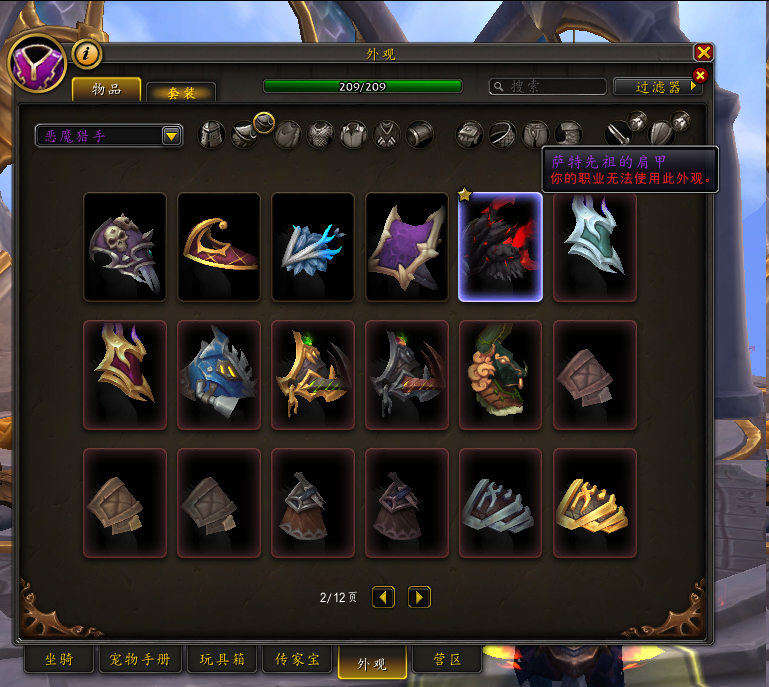Choose the blue spiked yellow-eyed shoulder
This screenshot has height=687, width=769.
[x=219, y=375]
